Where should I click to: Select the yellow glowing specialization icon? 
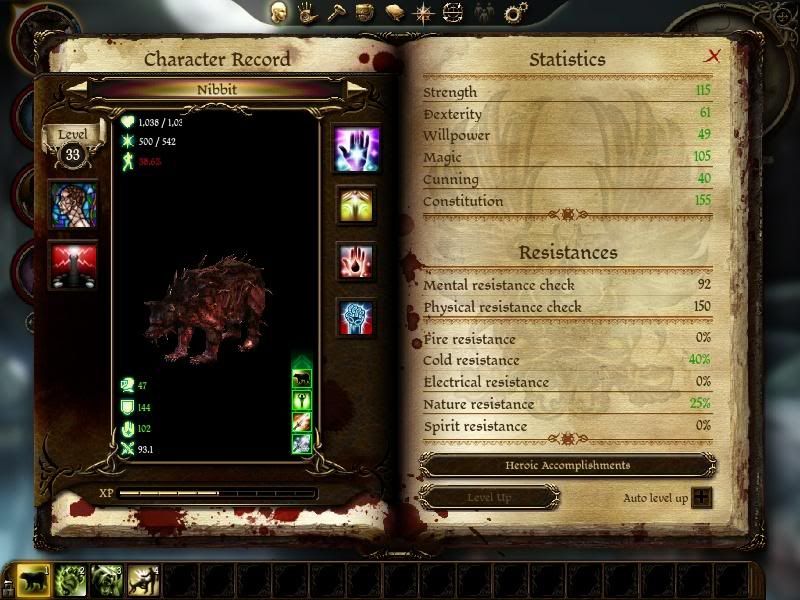coord(356,205)
